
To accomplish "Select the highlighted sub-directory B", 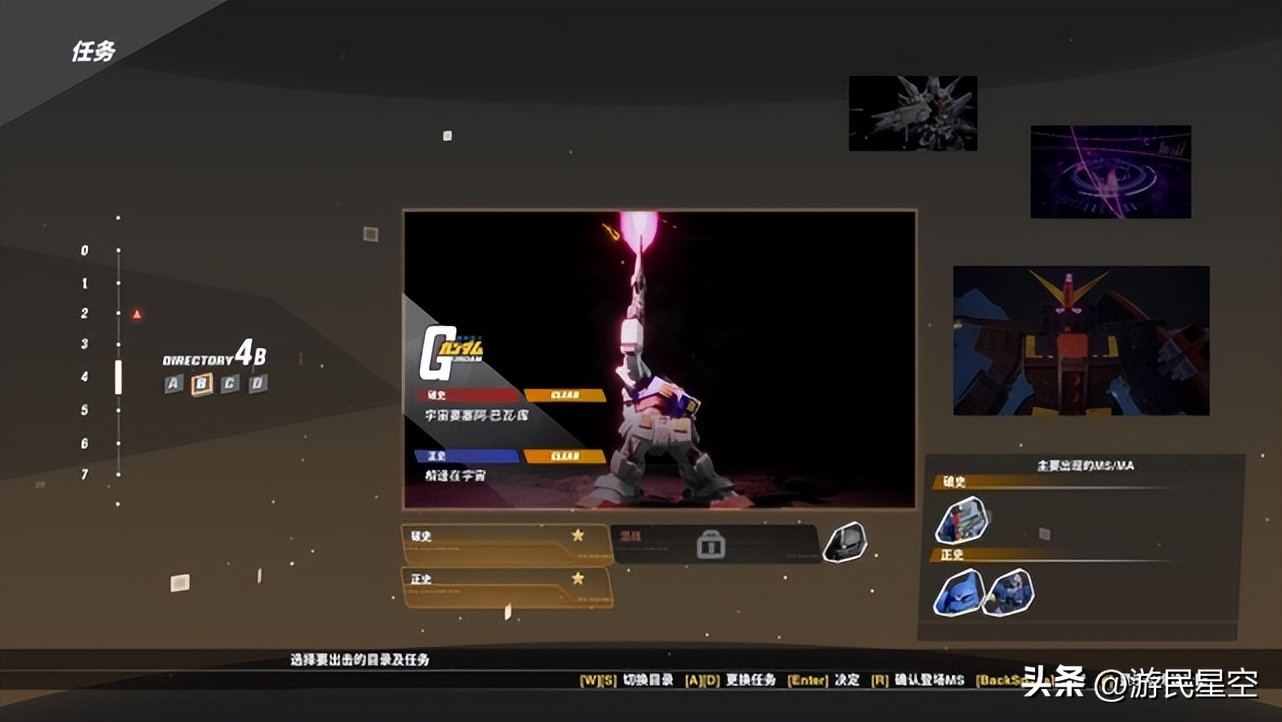I will coord(202,384).
